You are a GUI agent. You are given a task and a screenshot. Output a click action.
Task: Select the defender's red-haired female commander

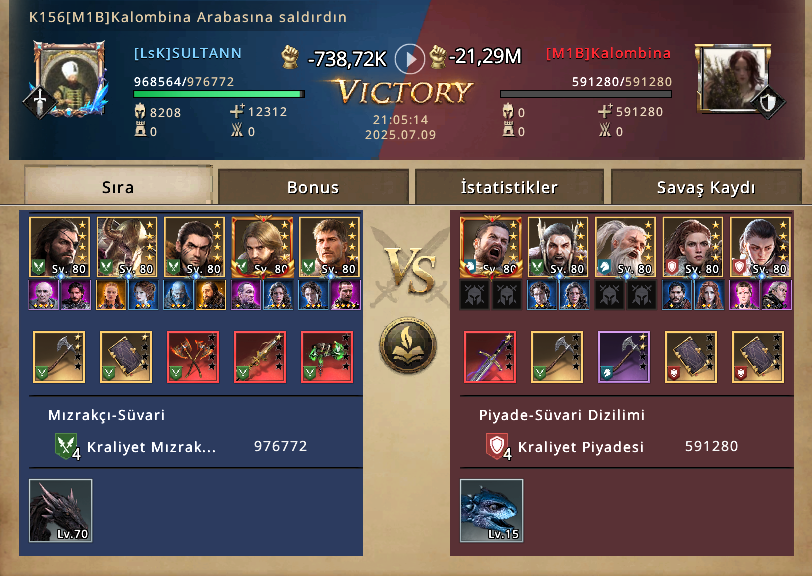click(x=689, y=247)
